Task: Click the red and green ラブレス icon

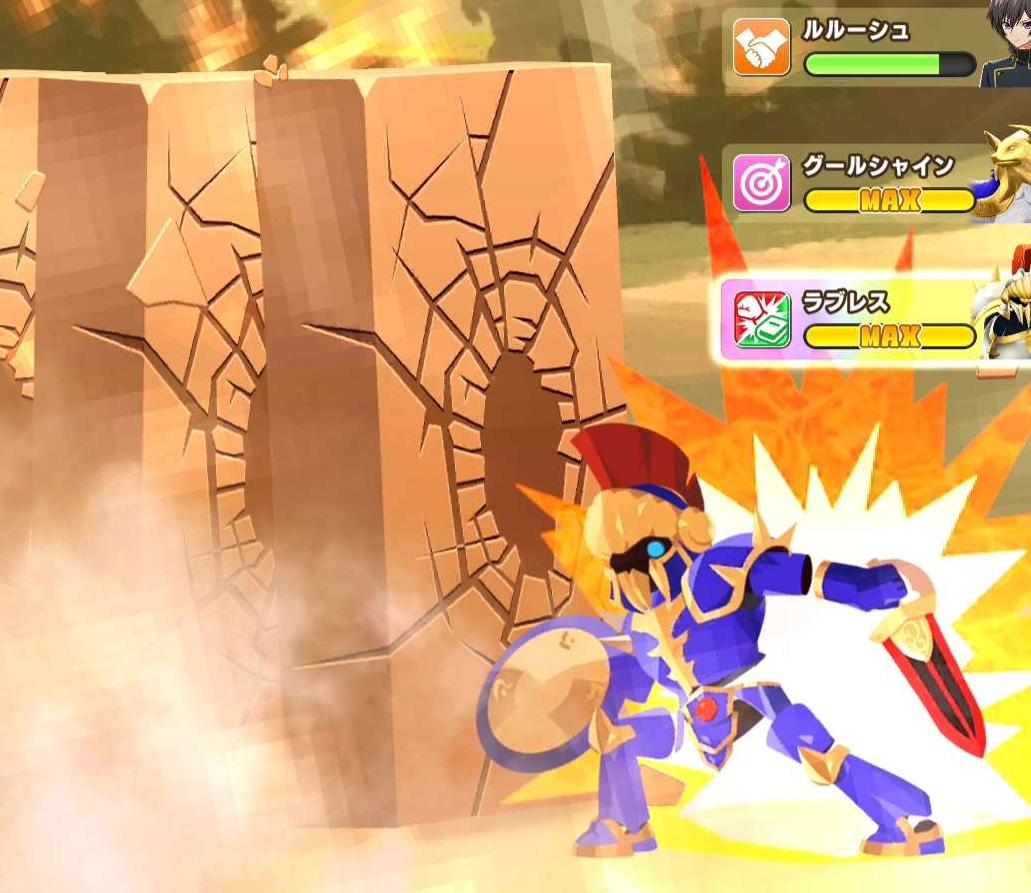Action: click(762, 320)
